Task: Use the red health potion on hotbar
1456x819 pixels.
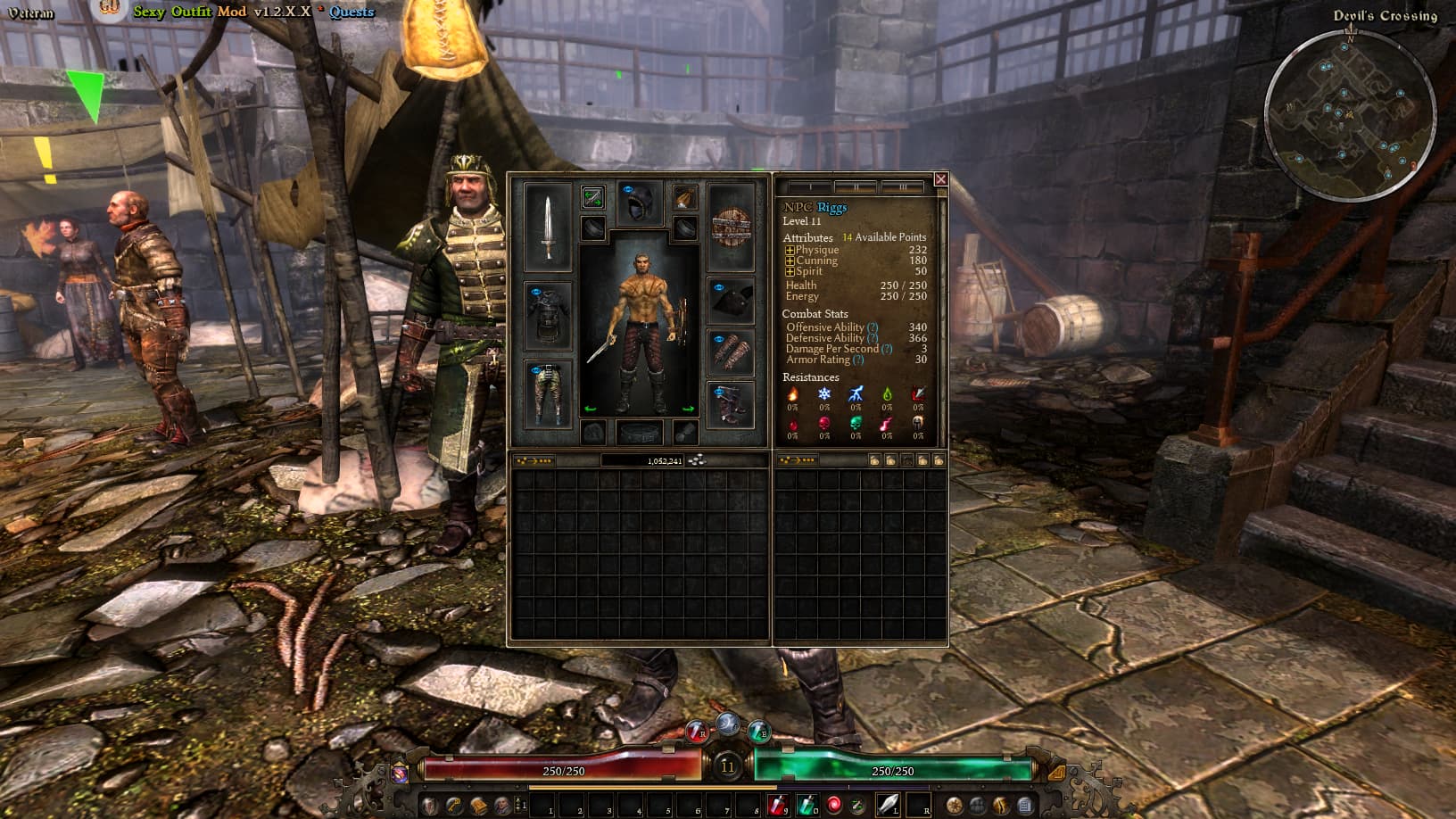Action: (777, 805)
